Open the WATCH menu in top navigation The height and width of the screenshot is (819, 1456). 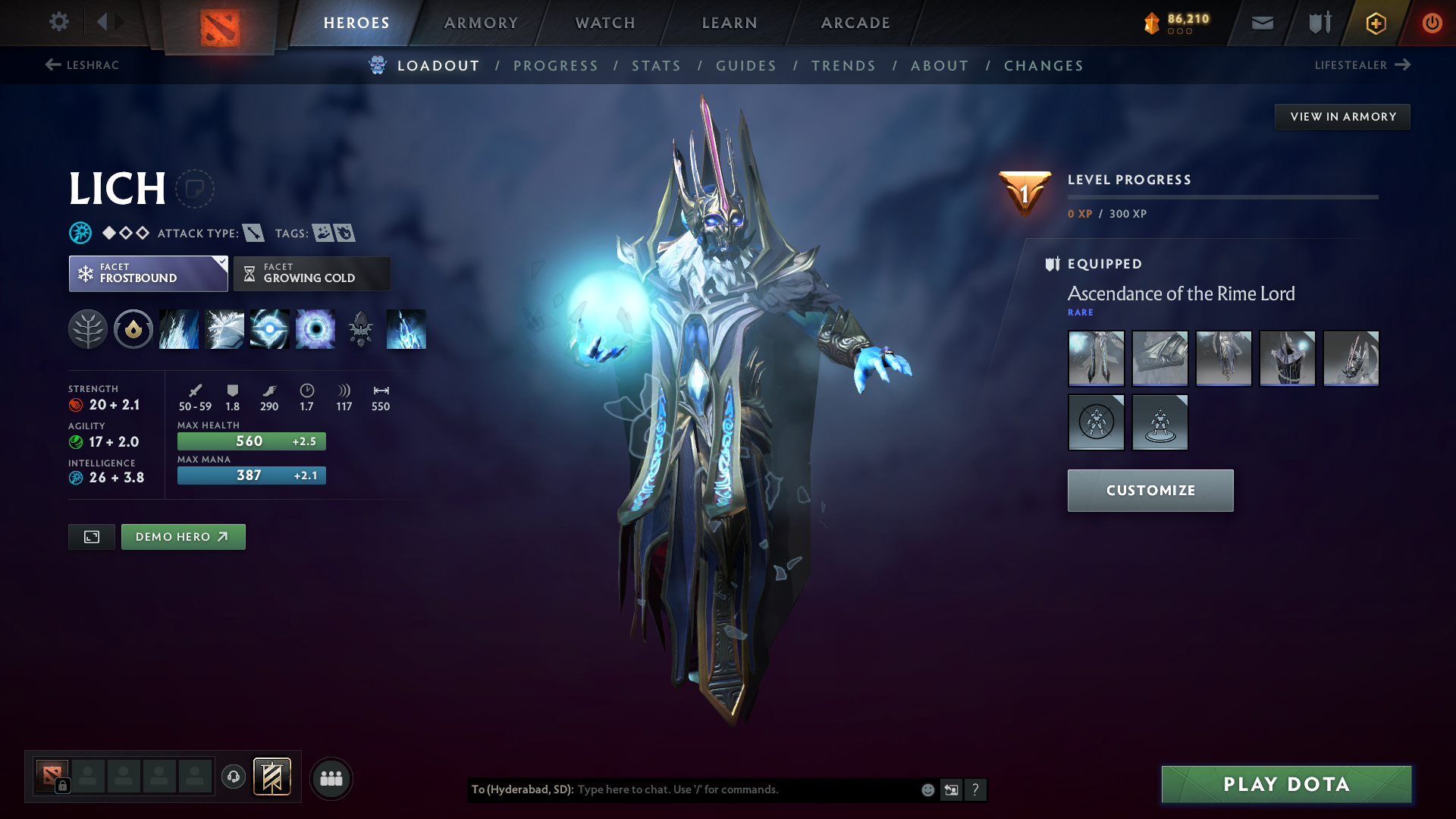pyautogui.click(x=604, y=23)
